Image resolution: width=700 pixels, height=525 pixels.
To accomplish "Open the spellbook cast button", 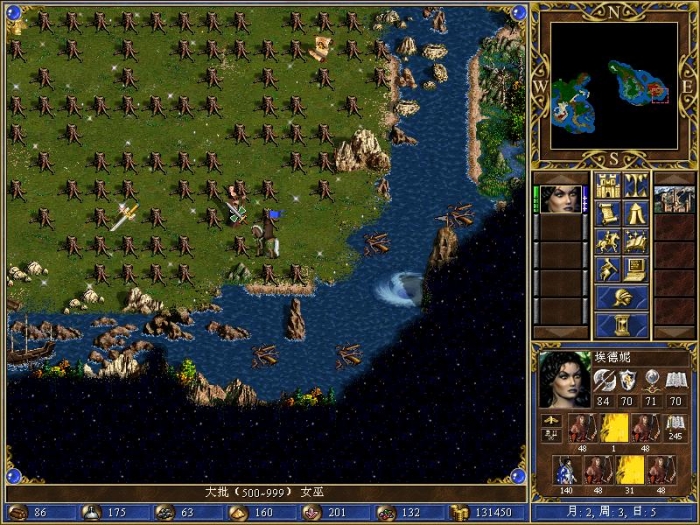I will (x=636, y=241).
